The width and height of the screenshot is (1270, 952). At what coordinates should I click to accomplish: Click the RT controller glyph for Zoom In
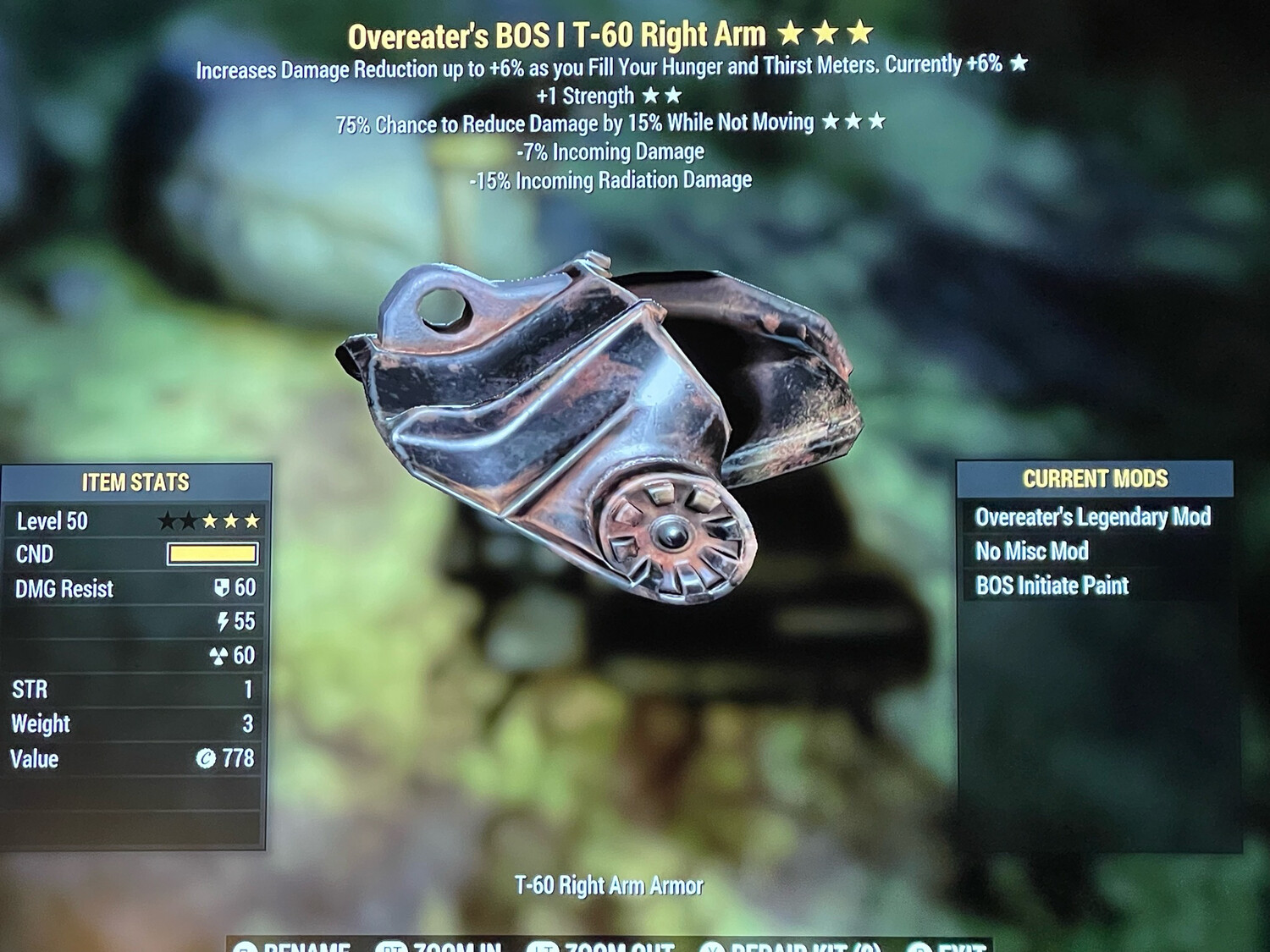coord(392,946)
